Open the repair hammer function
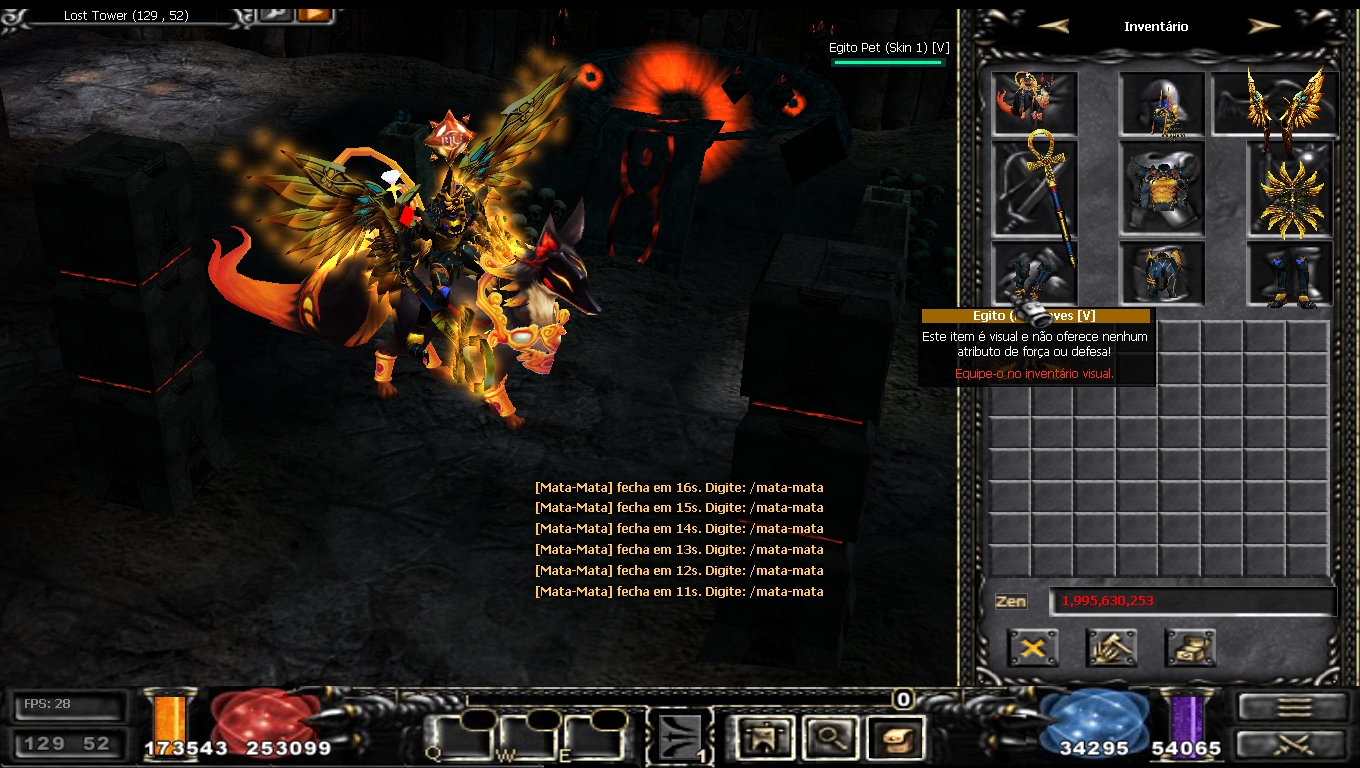 (x=1111, y=648)
